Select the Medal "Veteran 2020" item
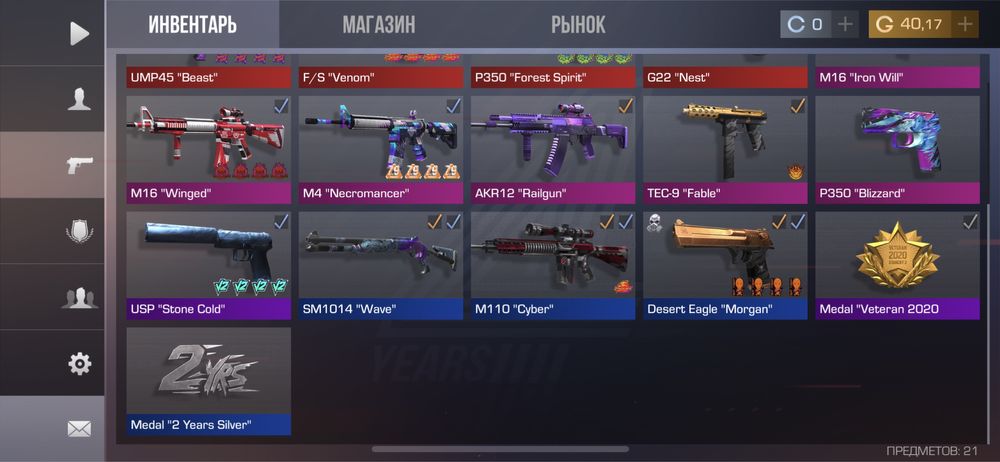1000x462 pixels. (897, 265)
